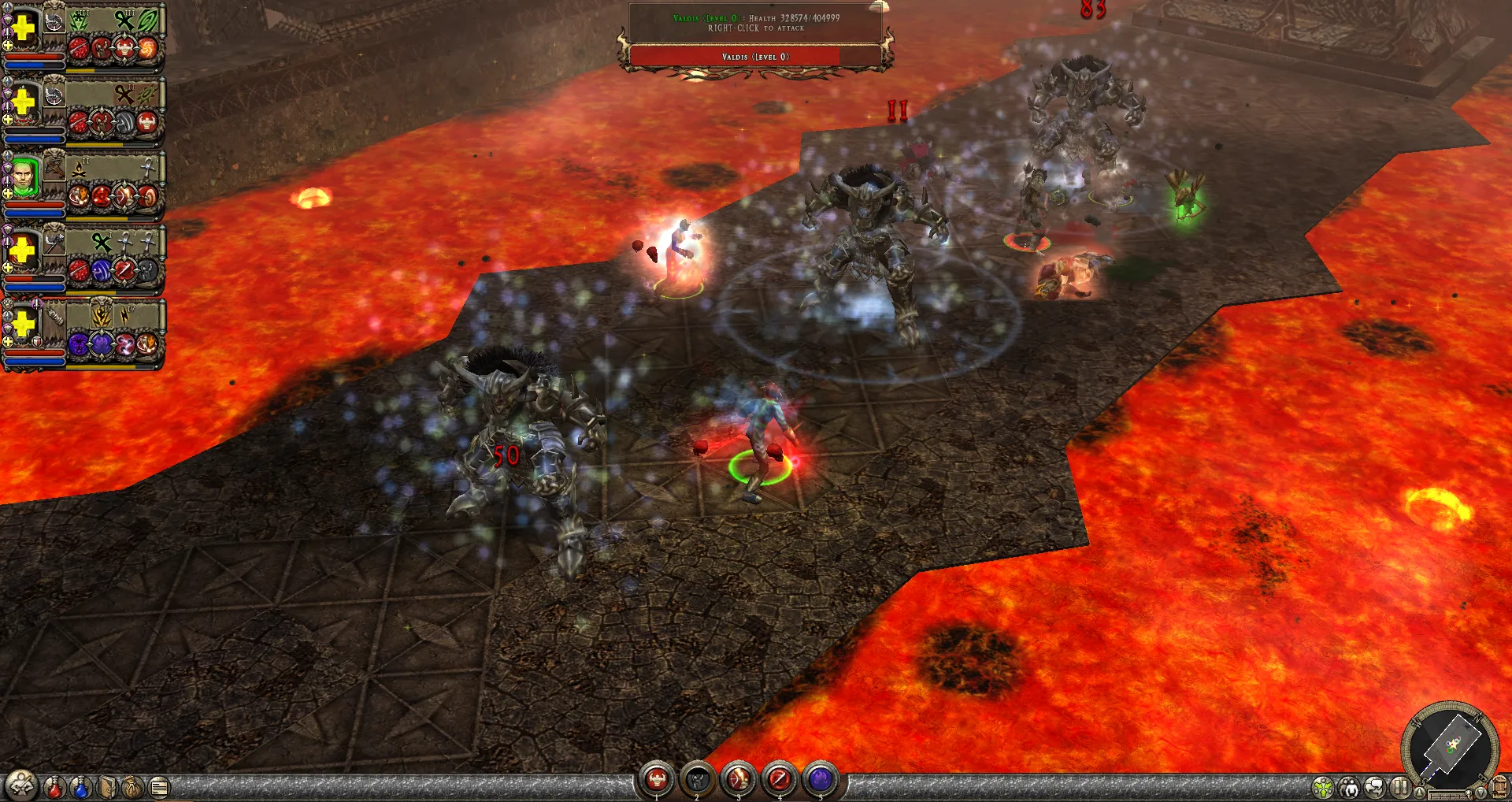This screenshot has height=802, width=1512.
Task: Open the chat bubbles button
Action: click(x=1374, y=786)
